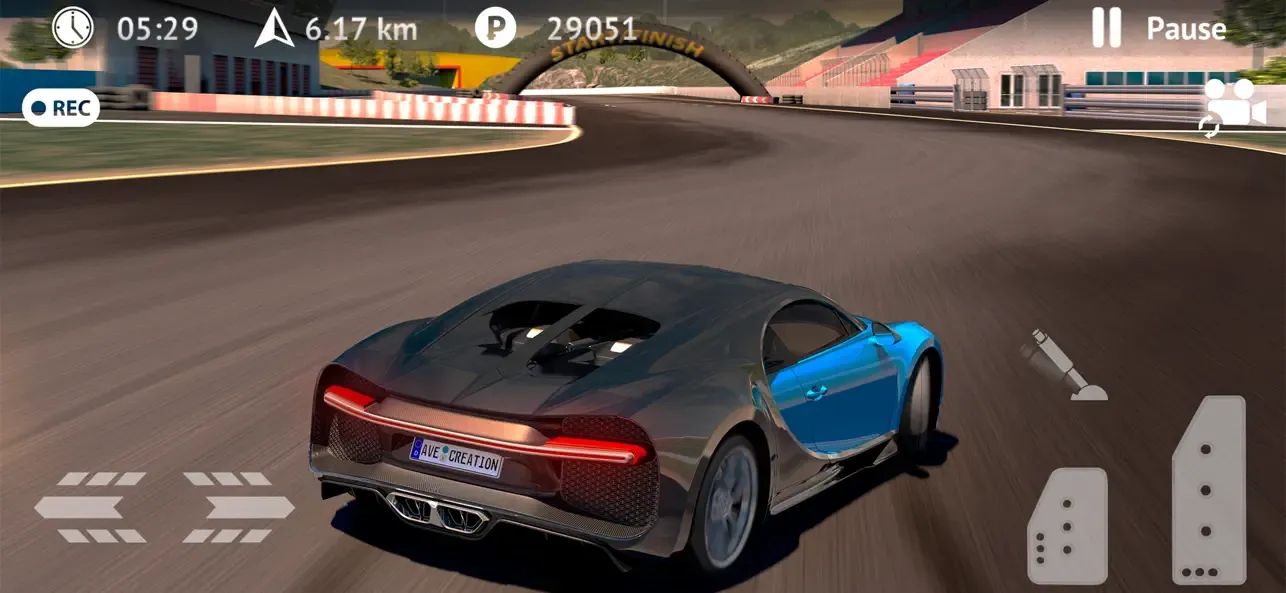The width and height of the screenshot is (1286, 593).
Task: Pause the race
Action: [x=1158, y=29]
